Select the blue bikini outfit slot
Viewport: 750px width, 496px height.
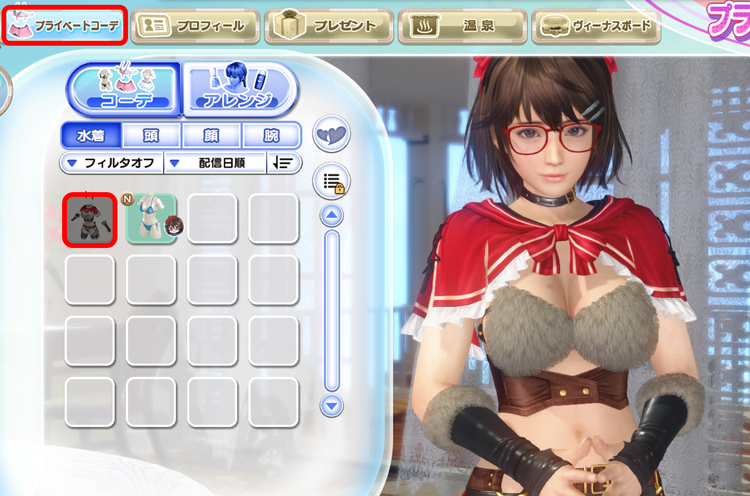(x=152, y=219)
